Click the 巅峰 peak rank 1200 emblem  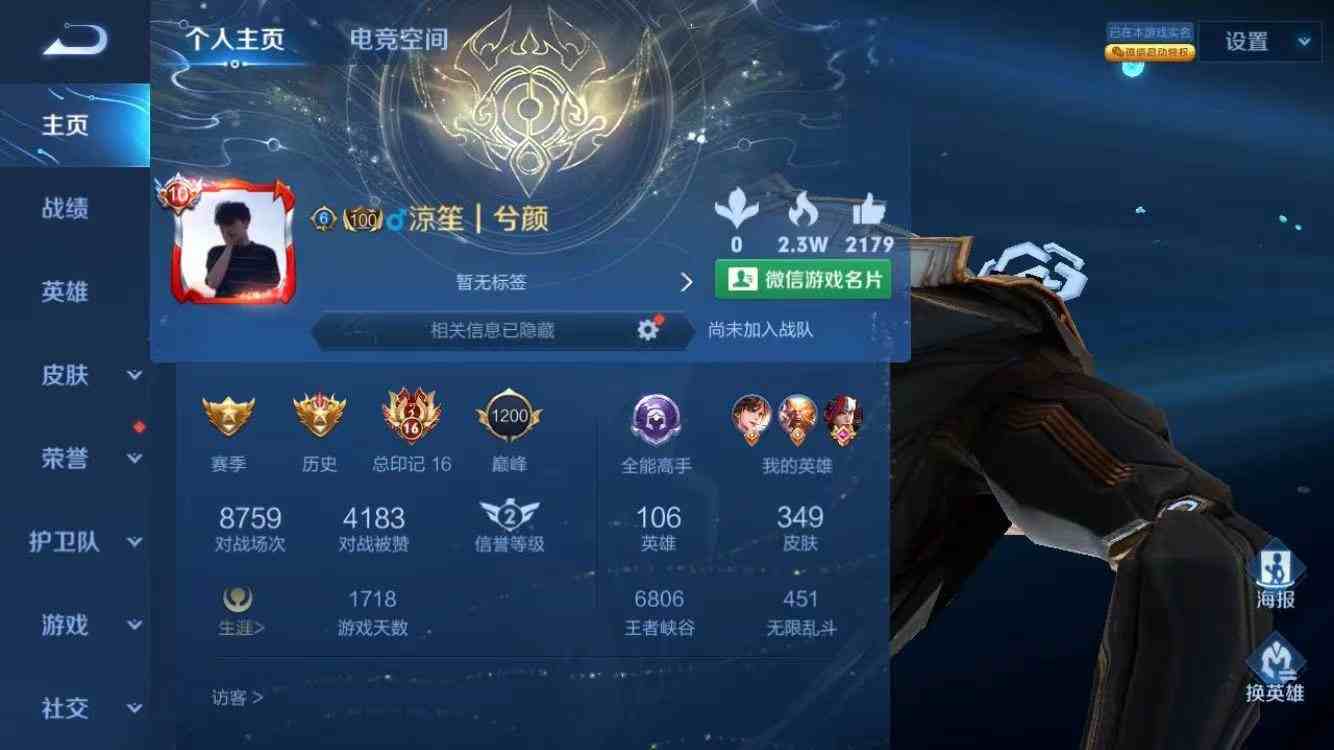click(509, 416)
